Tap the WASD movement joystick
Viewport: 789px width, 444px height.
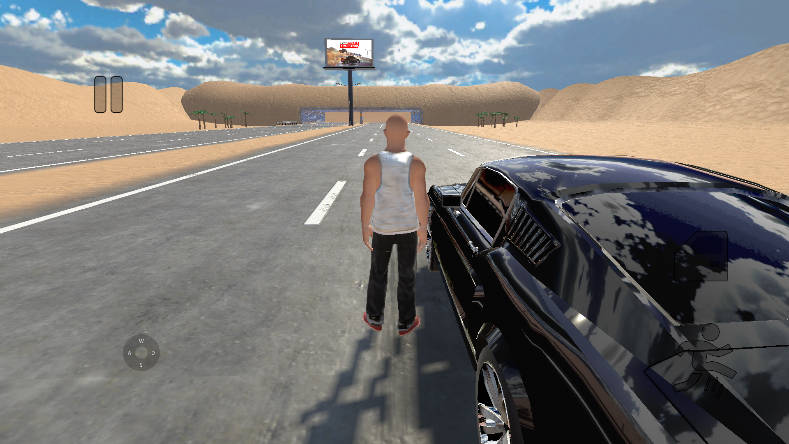coord(141,352)
